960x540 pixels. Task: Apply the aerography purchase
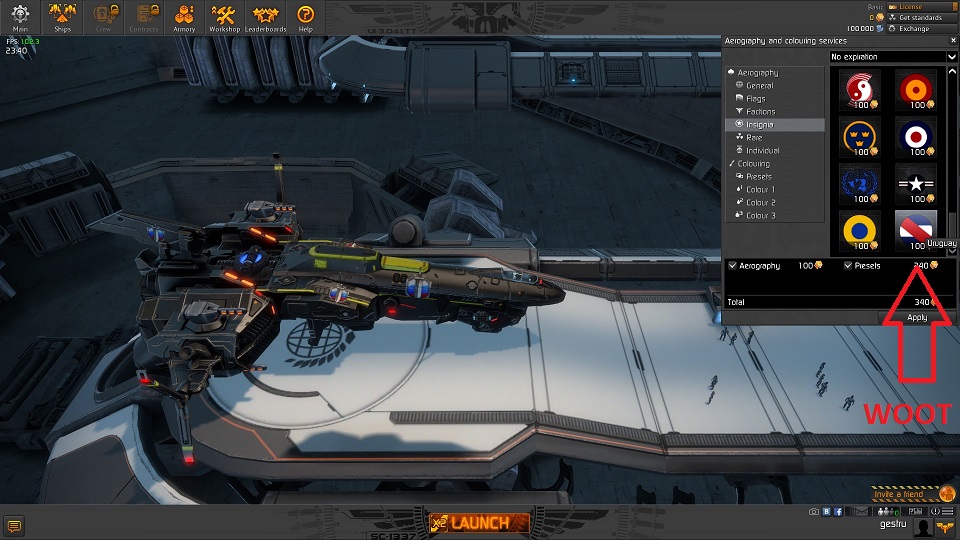(917, 317)
